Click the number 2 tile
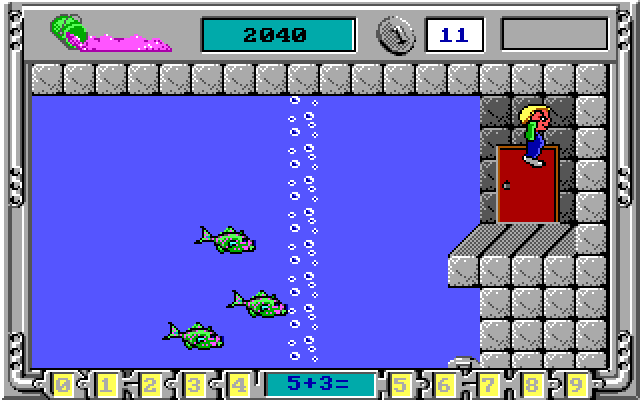 coord(151,384)
